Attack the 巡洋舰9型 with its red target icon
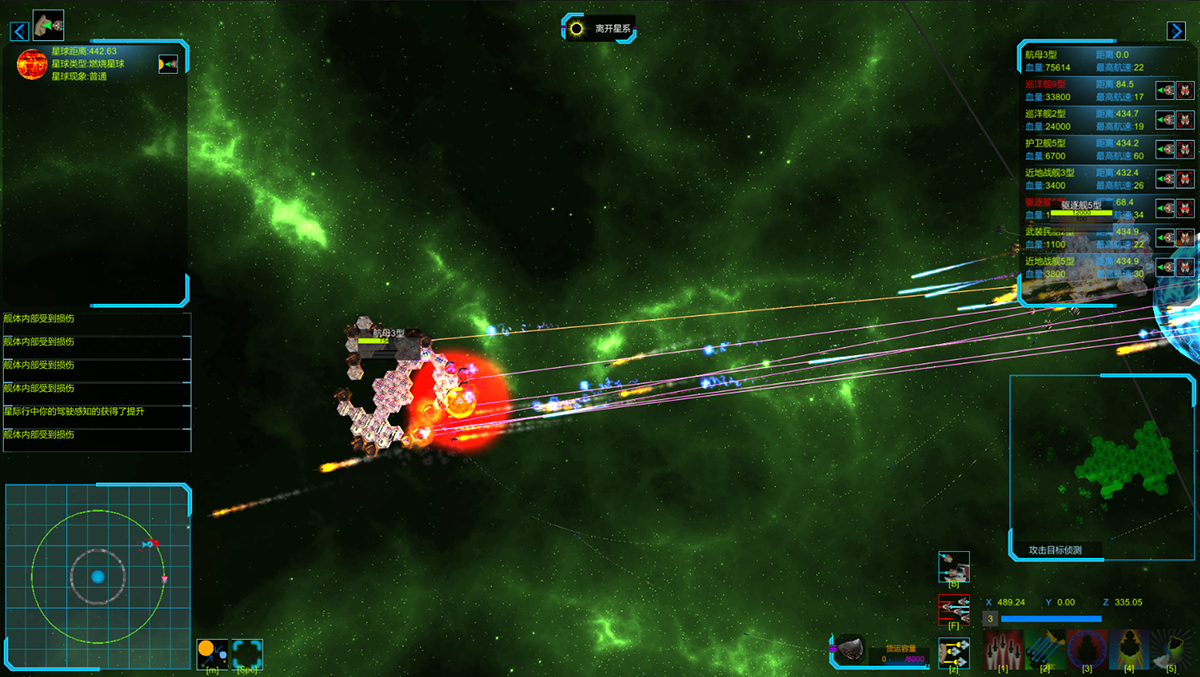 tap(1186, 91)
